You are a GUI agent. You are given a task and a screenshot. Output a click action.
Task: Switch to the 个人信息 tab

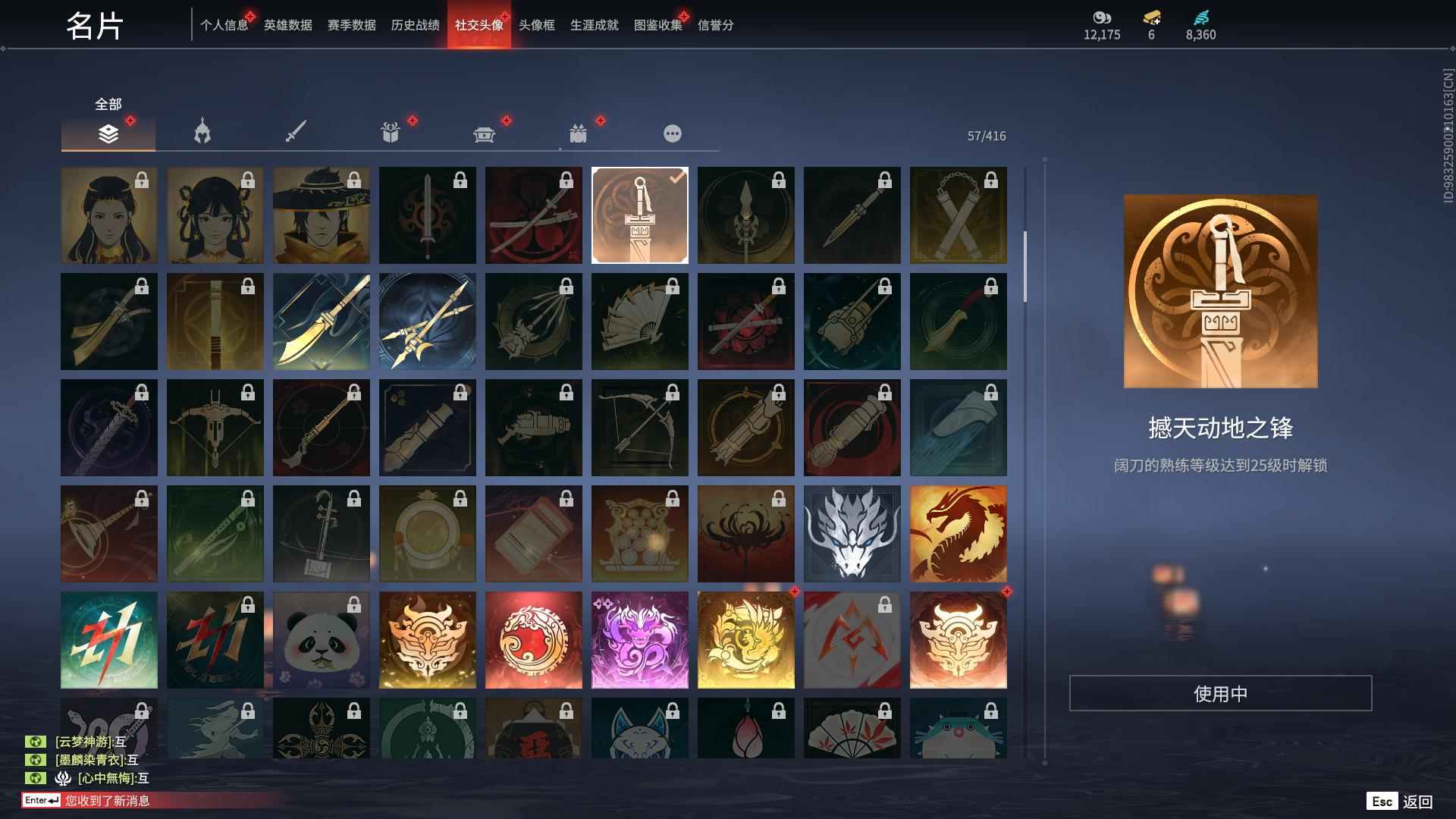point(223,25)
